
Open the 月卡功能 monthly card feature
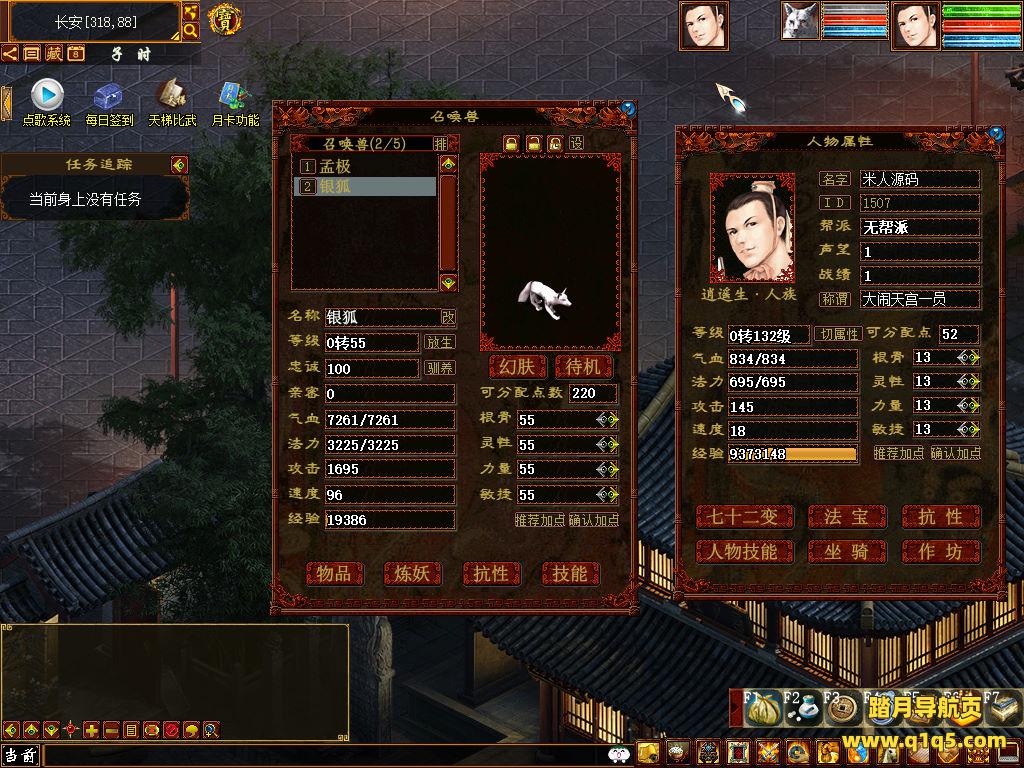pos(235,103)
